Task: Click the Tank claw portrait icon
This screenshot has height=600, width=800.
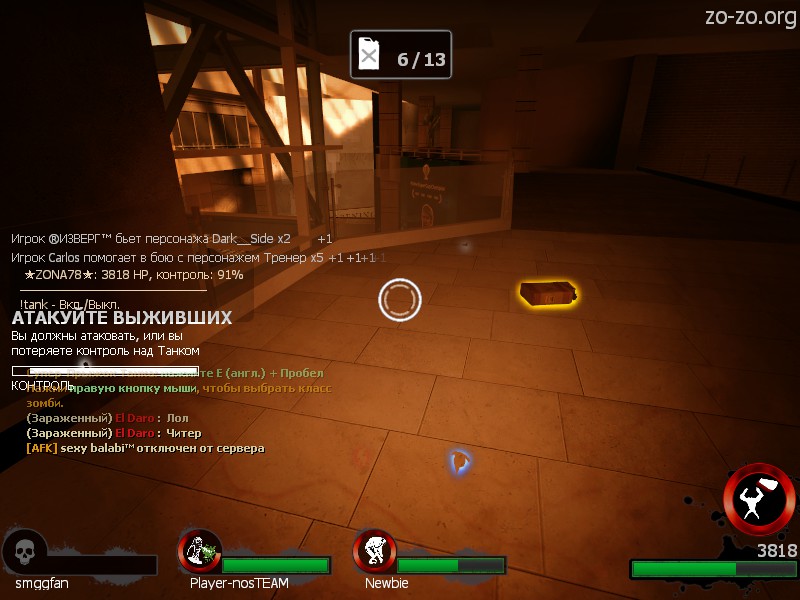Action: pos(759,499)
